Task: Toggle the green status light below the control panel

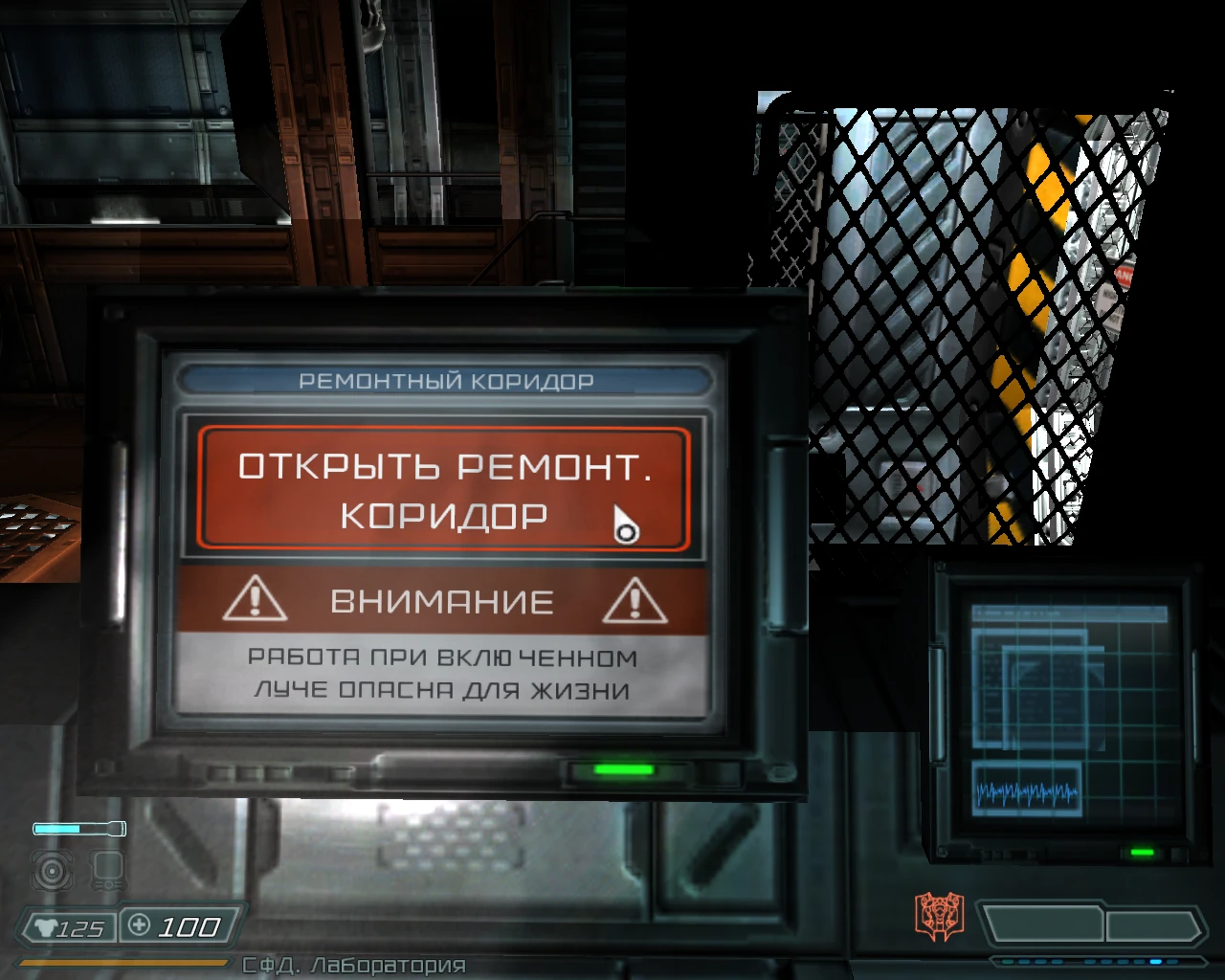Action: tap(621, 769)
